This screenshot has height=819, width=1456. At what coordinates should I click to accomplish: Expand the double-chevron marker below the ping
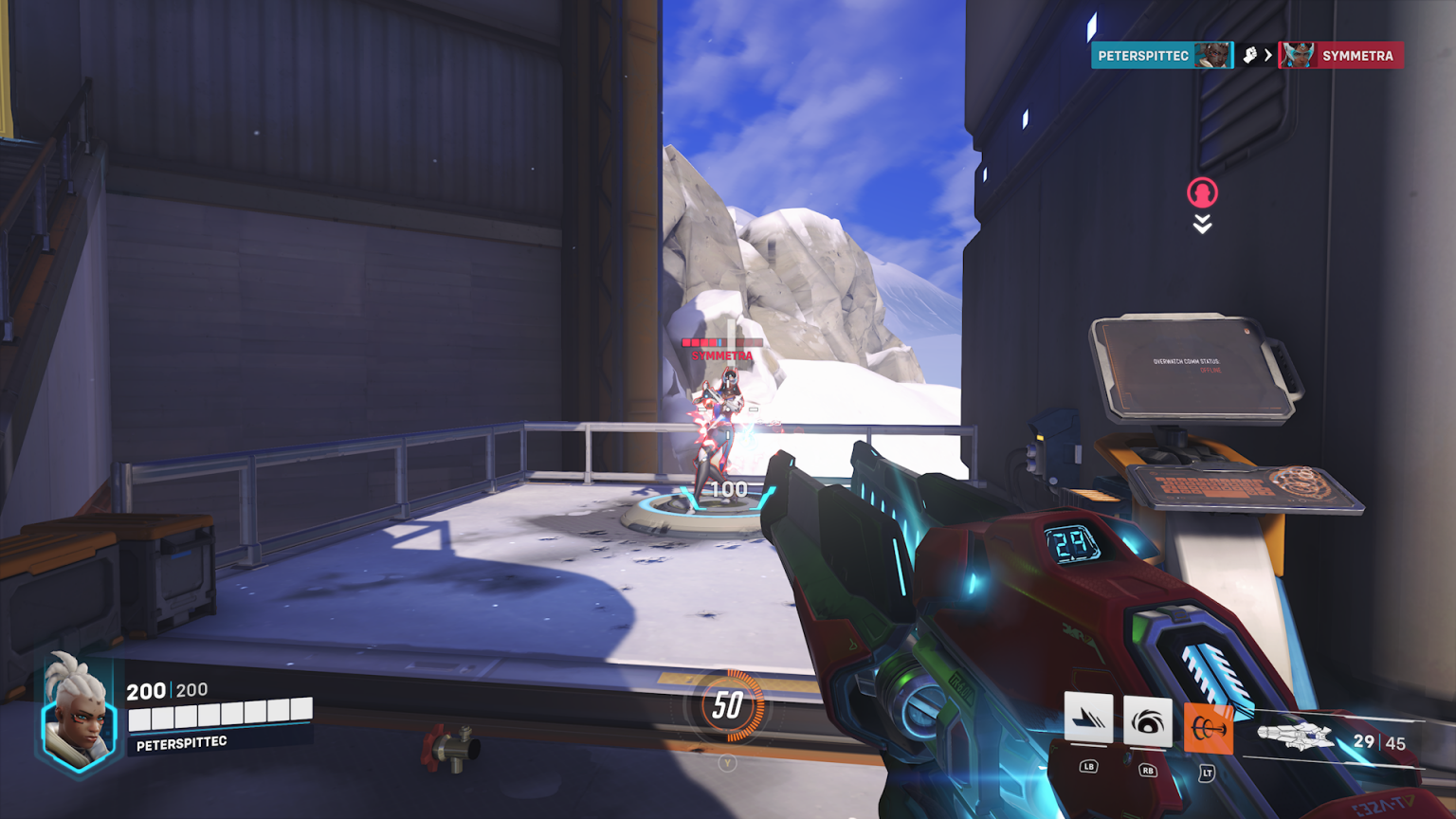1202,225
